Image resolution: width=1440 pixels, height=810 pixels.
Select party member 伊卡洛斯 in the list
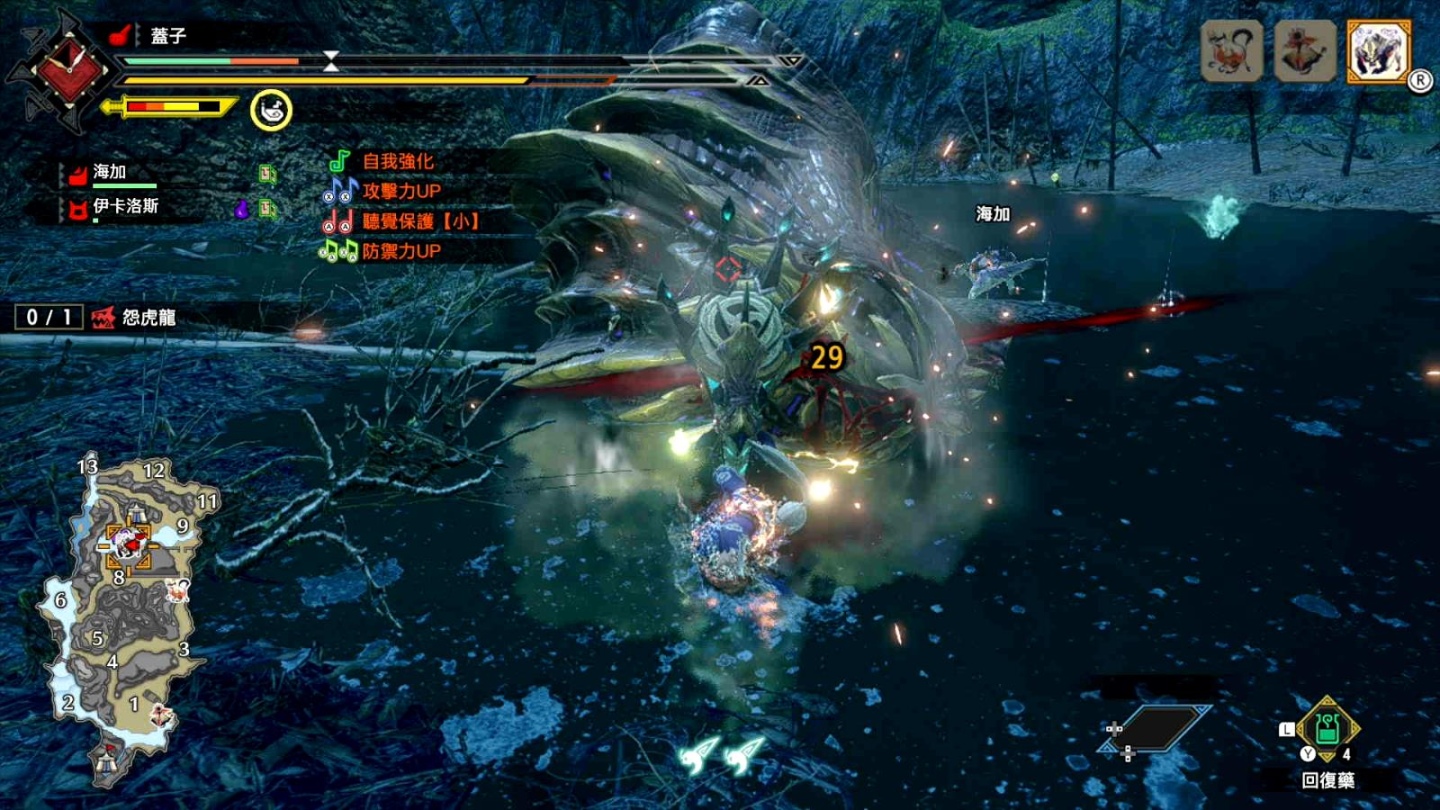pos(125,207)
